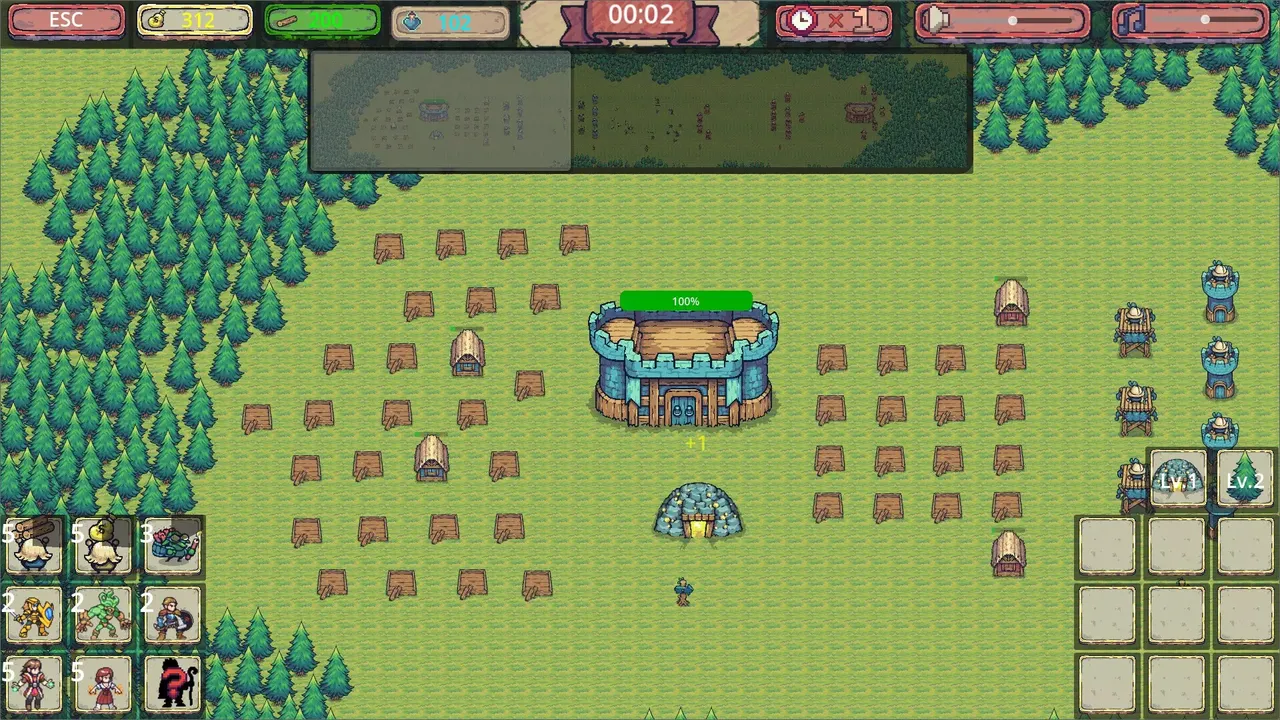
Task: Select the money-bag worker unit card
Action: pyautogui.click(x=101, y=545)
